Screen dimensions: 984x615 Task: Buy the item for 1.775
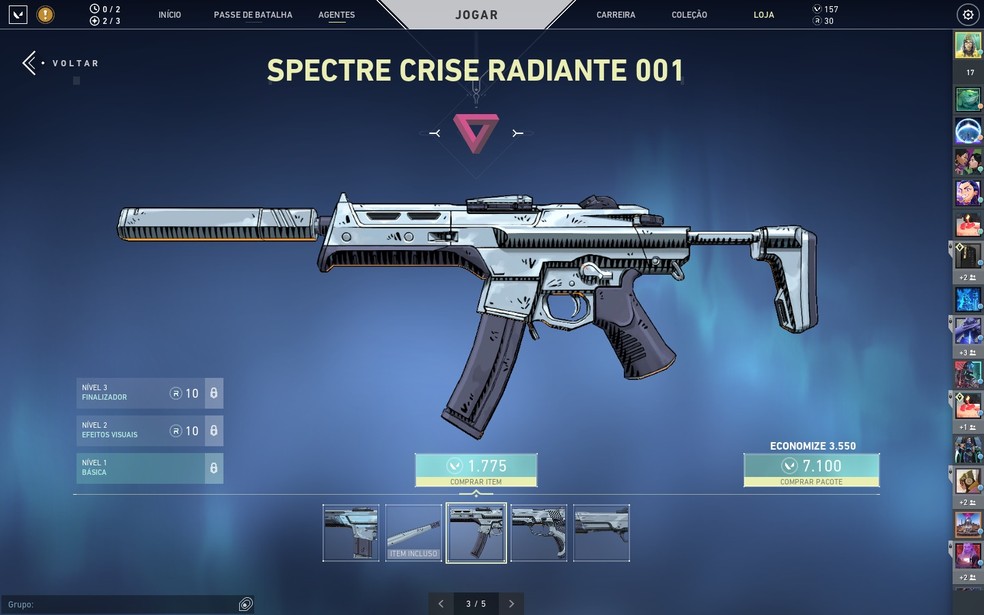pyautogui.click(x=476, y=470)
